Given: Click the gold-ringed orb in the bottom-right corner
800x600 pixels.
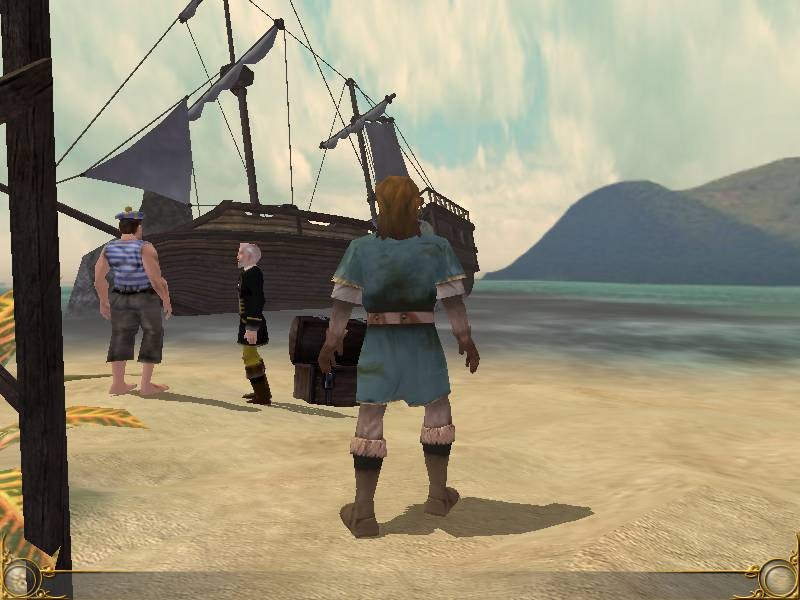Looking at the screenshot, I should [x=779, y=578].
